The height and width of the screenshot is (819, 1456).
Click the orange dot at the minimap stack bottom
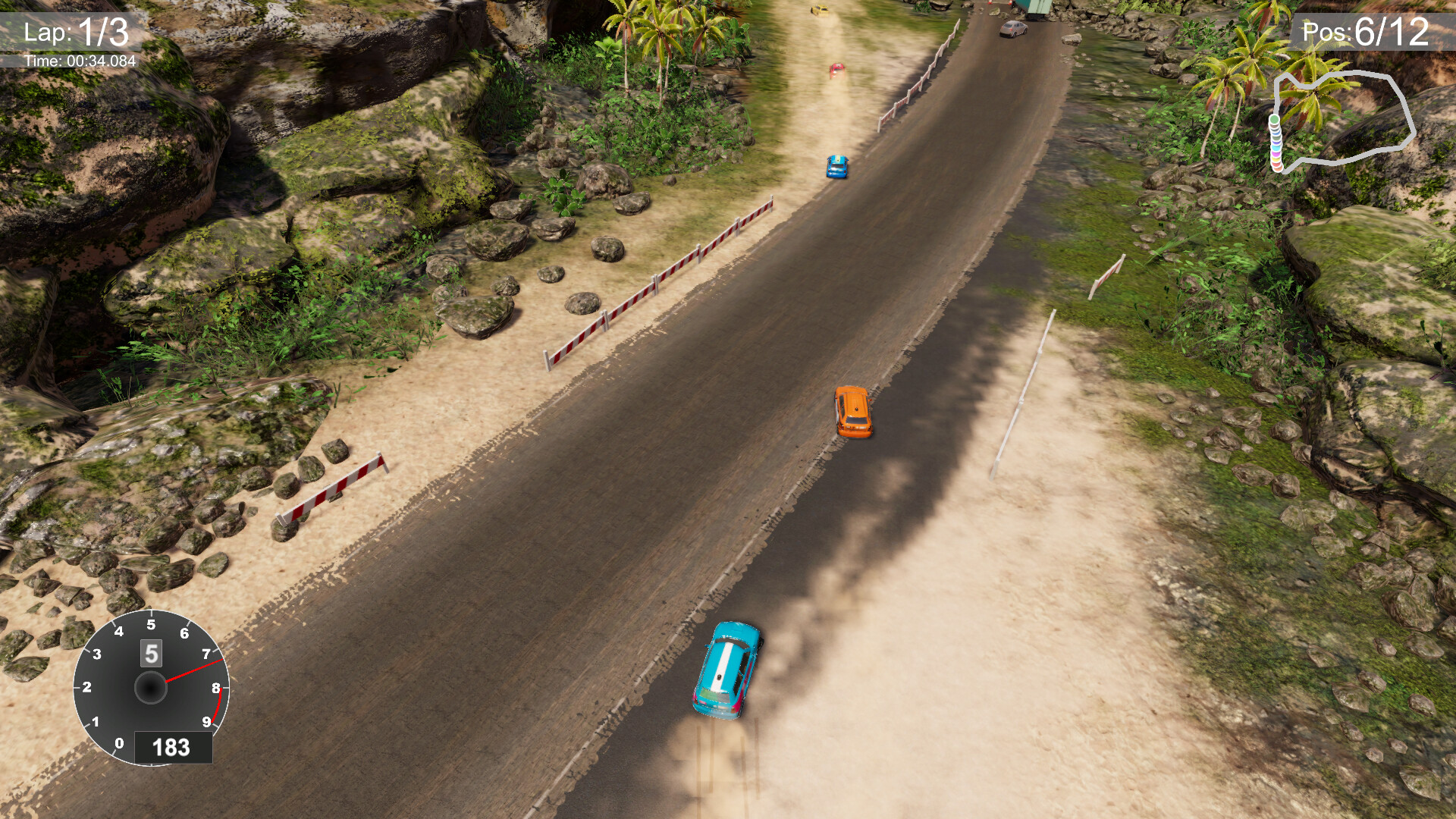[1278, 169]
